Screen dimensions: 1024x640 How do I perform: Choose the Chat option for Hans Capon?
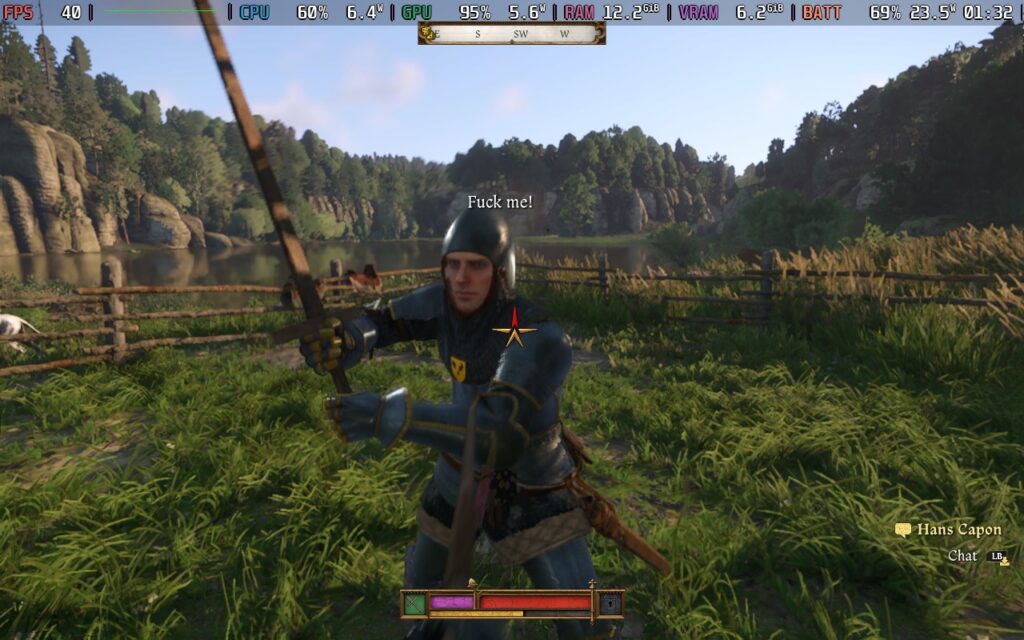[x=963, y=556]
